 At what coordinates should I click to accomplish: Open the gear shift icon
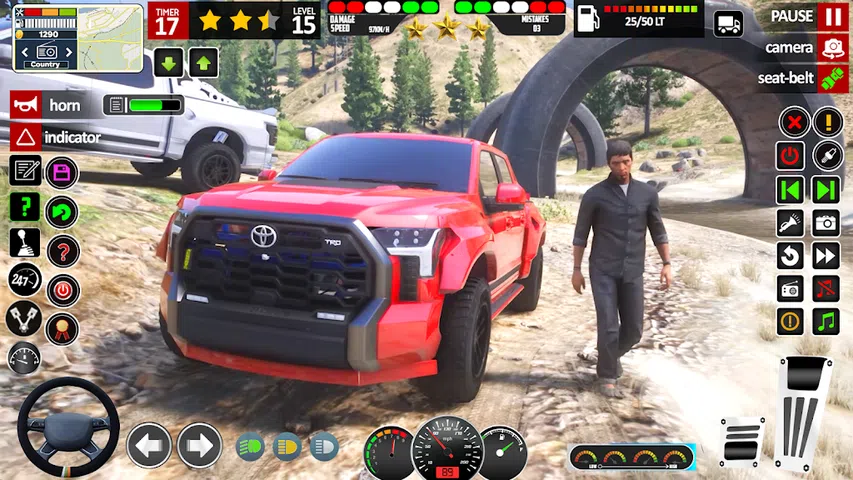24,243
